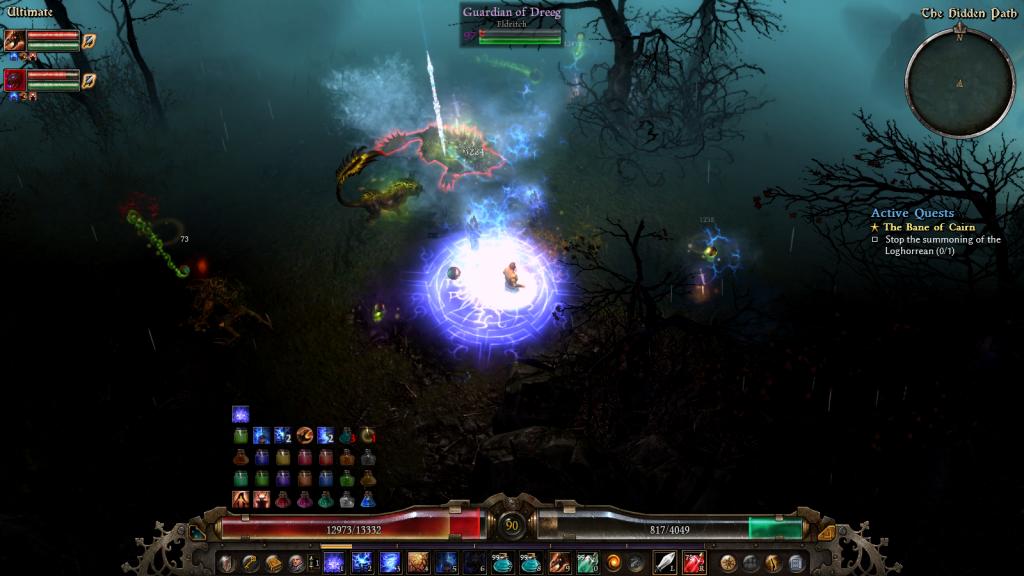This screenshot has width=1024, height=576.
Task: Toggle the first pet's stance icon
Action: (90, 41)
